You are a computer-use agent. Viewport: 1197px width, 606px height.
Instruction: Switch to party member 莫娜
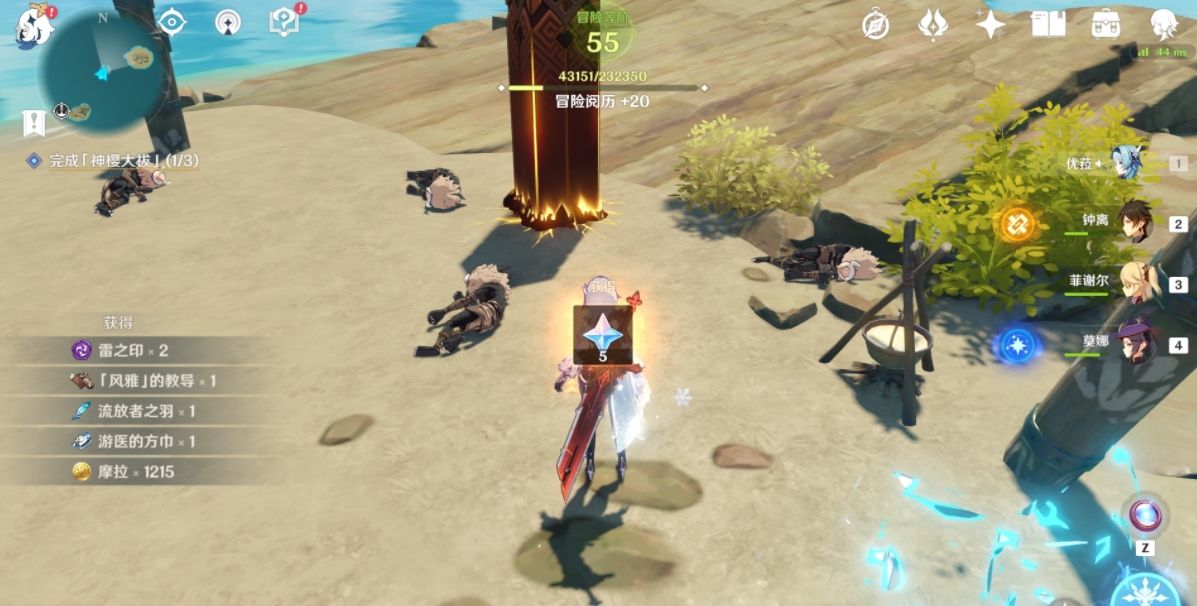point(1135,343)
